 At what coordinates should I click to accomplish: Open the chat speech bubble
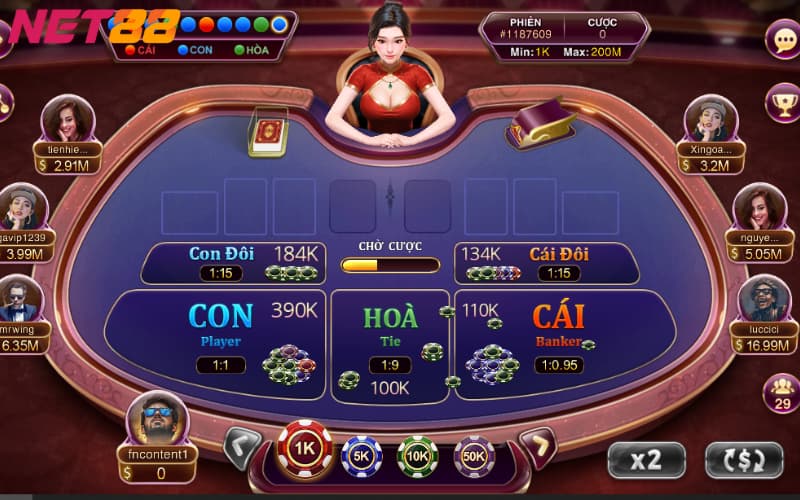[781, 39]
